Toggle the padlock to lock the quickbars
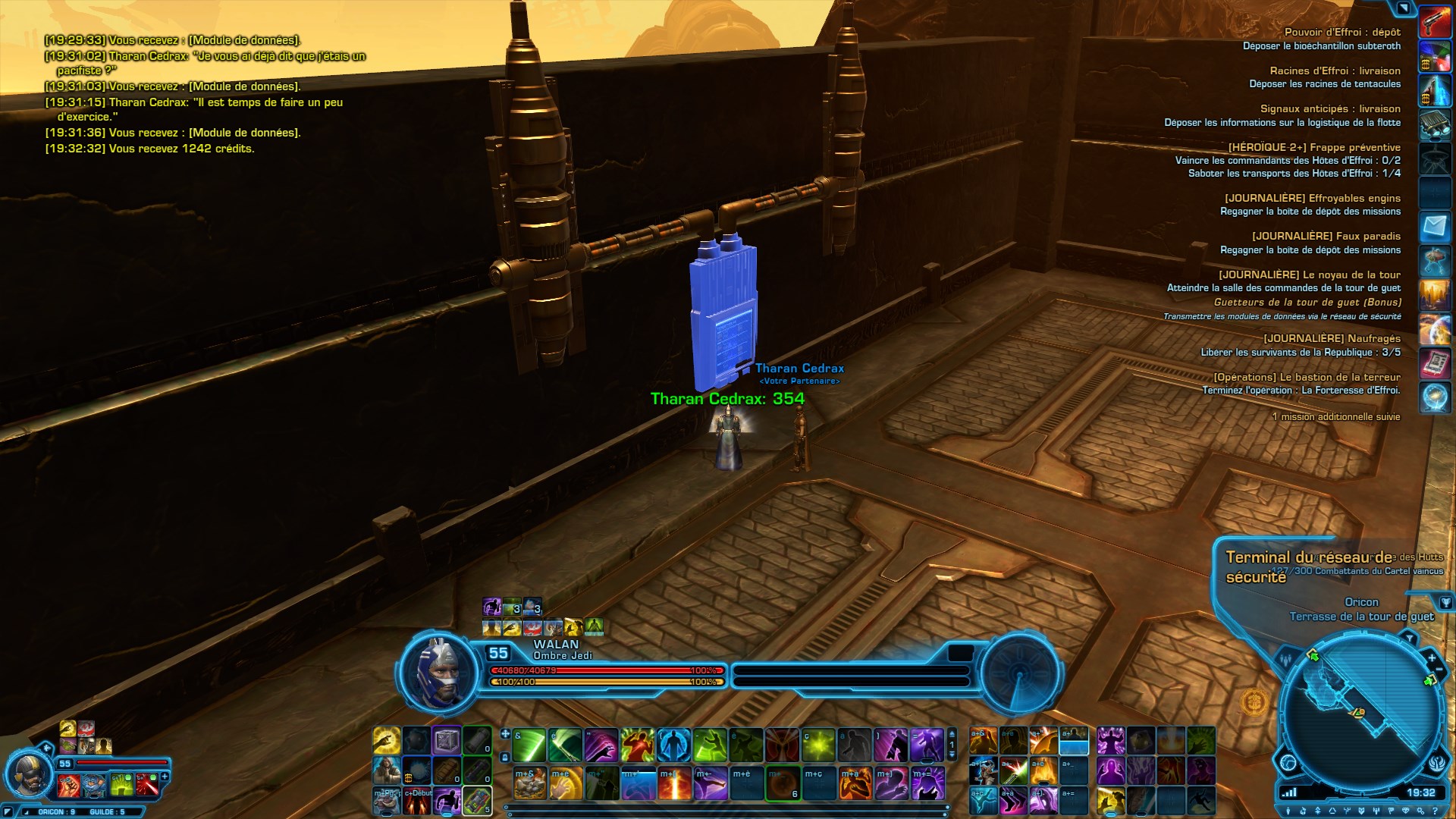This screenshot has width=1456, height=819. (505, 757)
